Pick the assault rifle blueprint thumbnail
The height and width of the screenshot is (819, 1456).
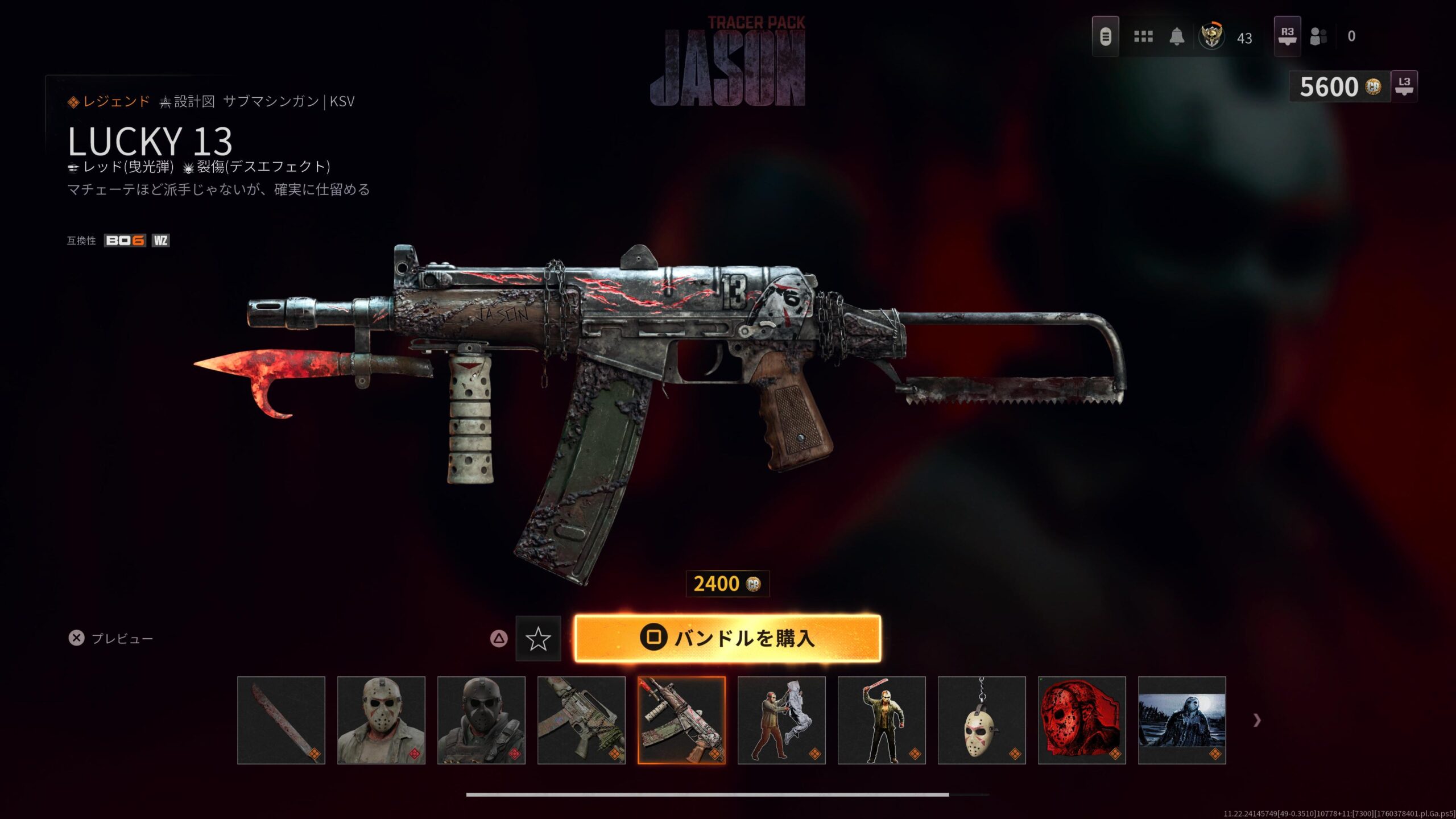[x=581, y=720]
